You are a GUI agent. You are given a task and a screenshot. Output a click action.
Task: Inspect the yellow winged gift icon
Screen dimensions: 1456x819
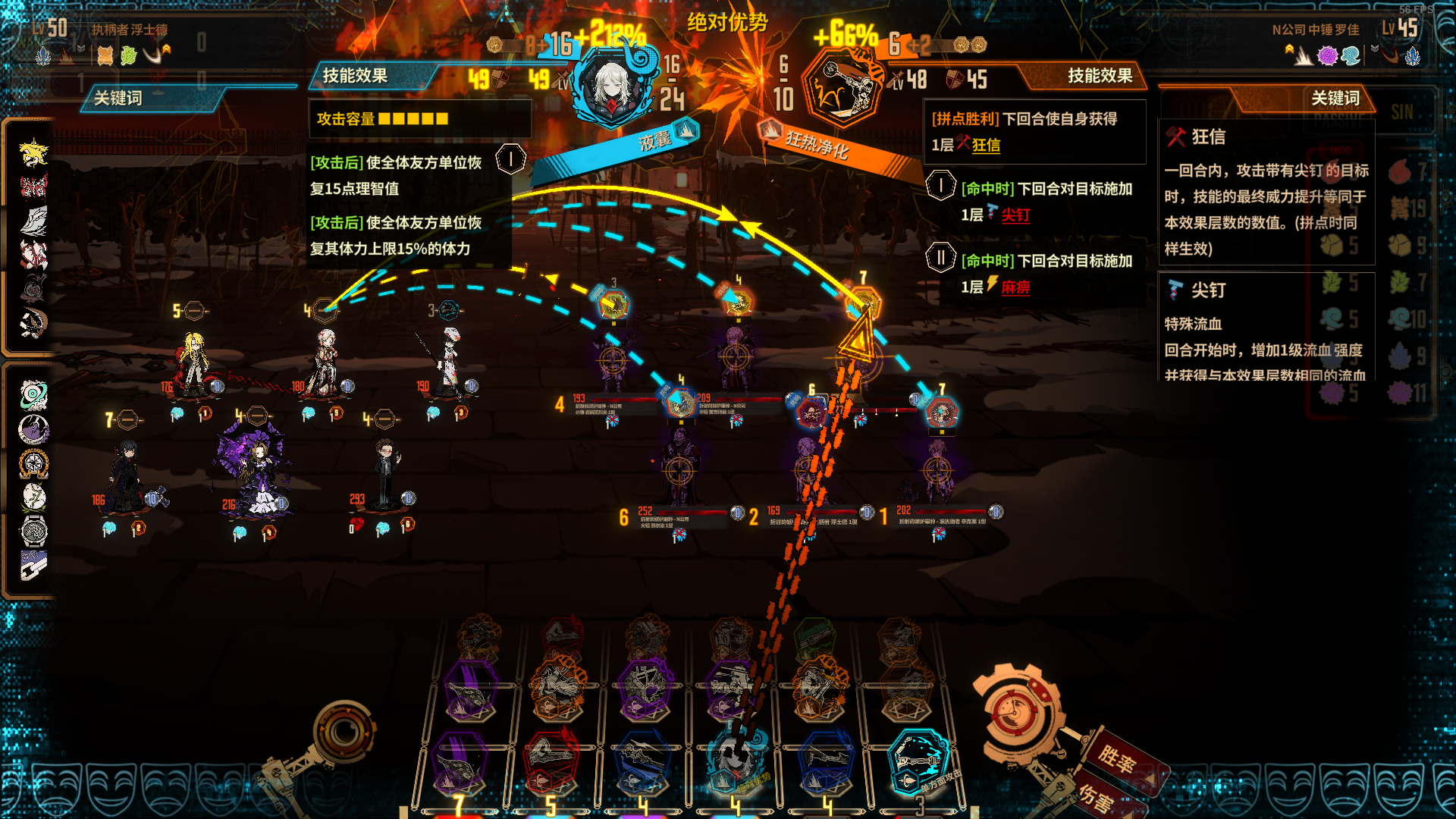(33, 152)
